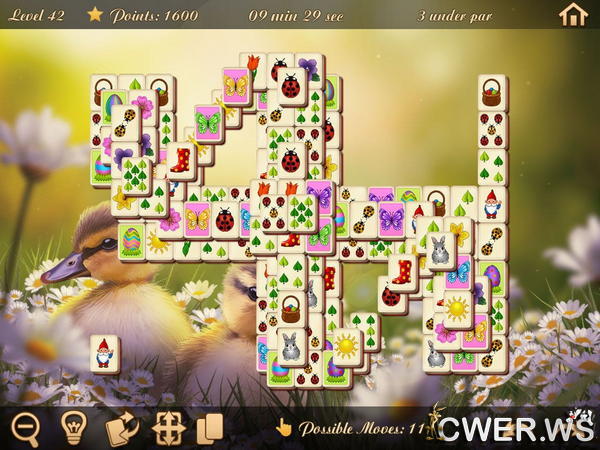The image size is (600, 450).
Task: Pick the purple butterfly on pink tile
Action: [390, 219]
